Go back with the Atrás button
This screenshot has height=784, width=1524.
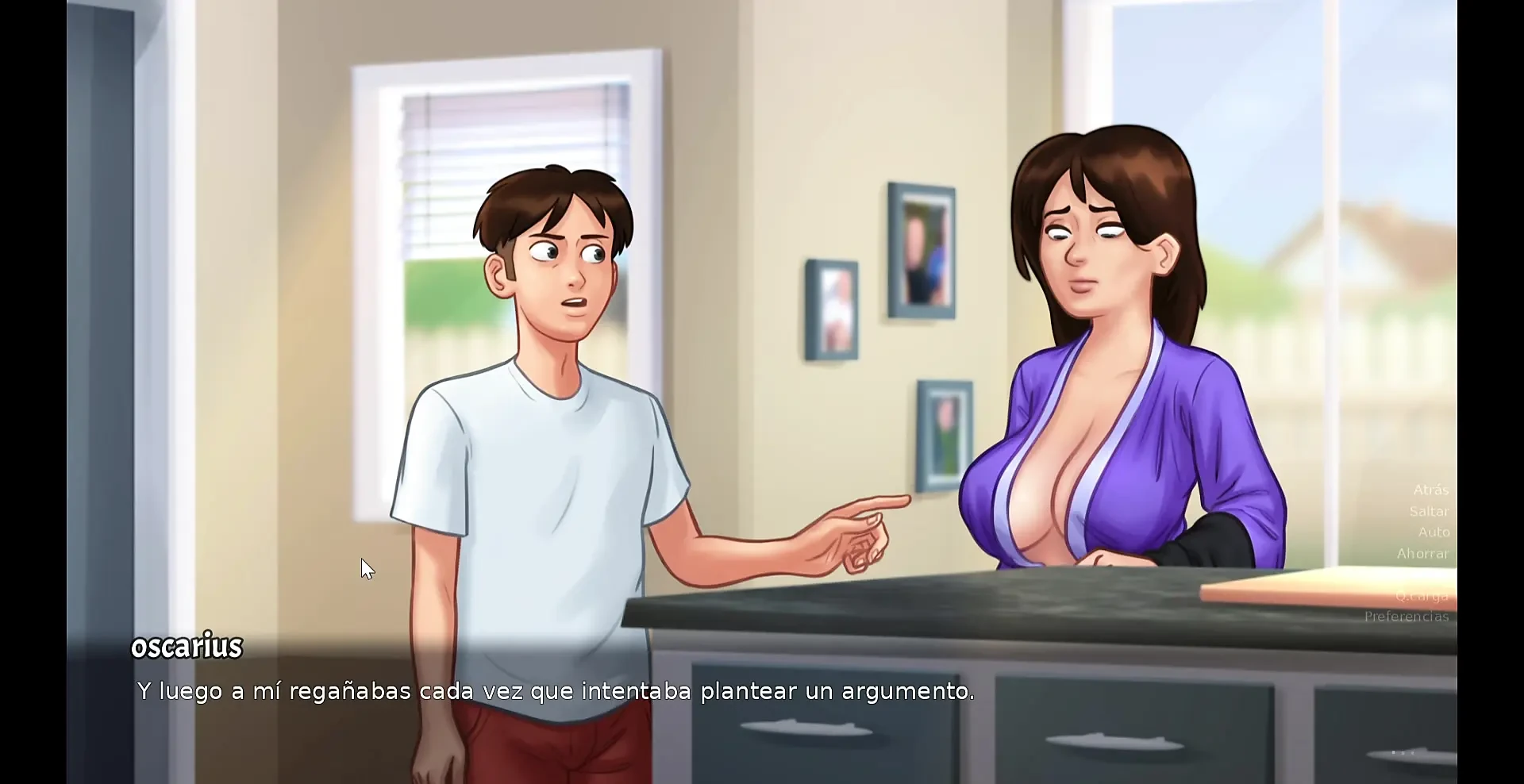point(1430,490)
